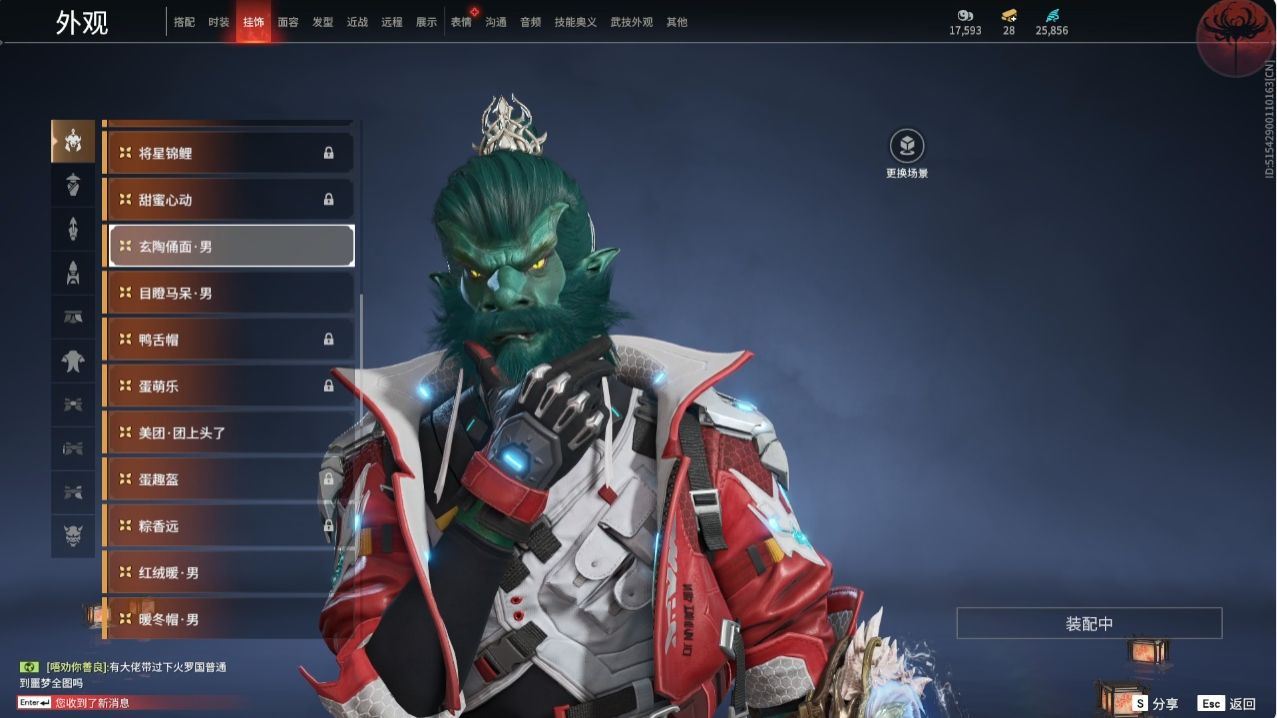Select the 面容 tab
The width and height of the screenshot is (1277, 718).
(x=288, y=22)
